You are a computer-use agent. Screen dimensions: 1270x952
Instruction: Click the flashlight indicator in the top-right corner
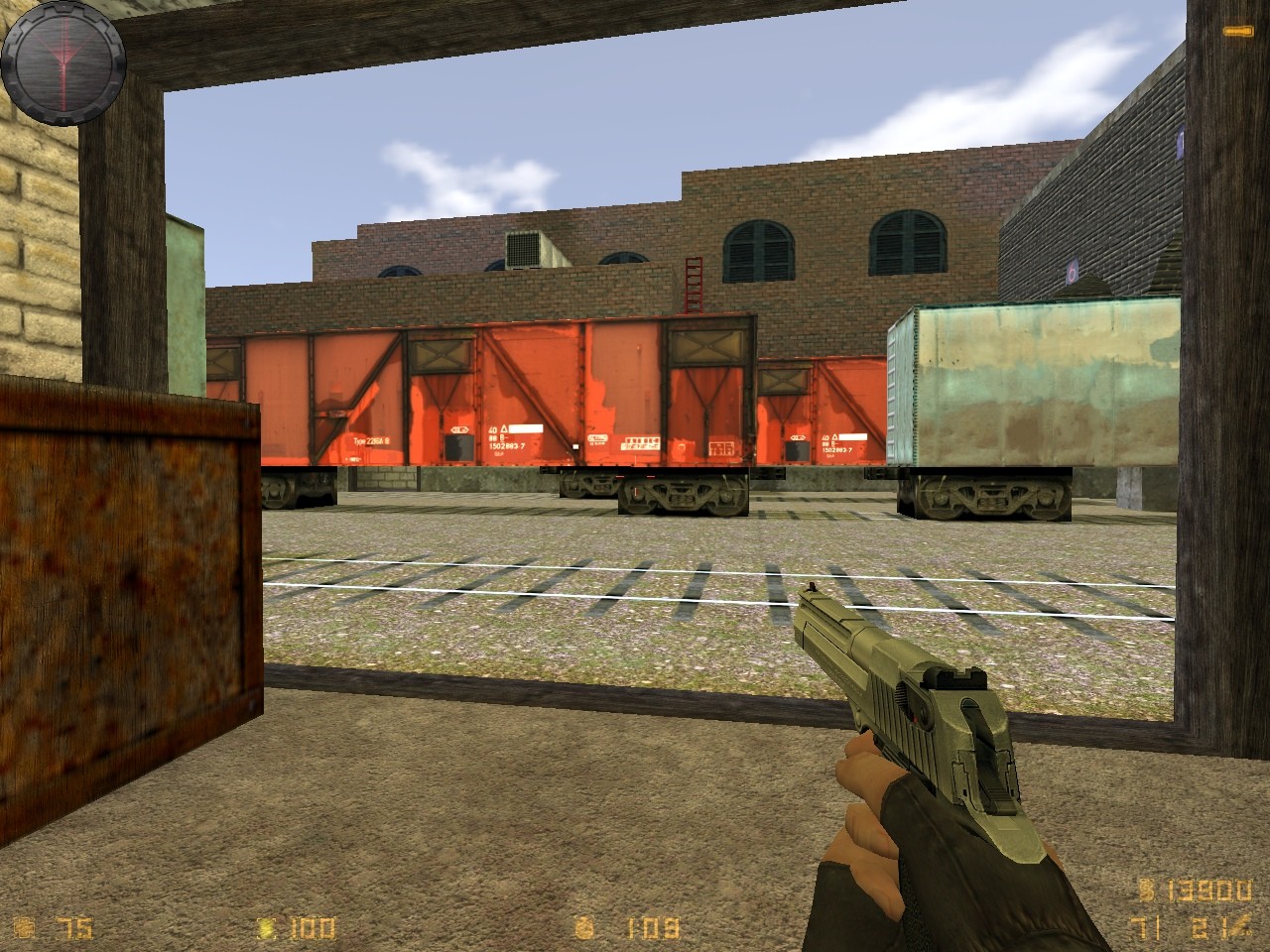pos(1240,32)
